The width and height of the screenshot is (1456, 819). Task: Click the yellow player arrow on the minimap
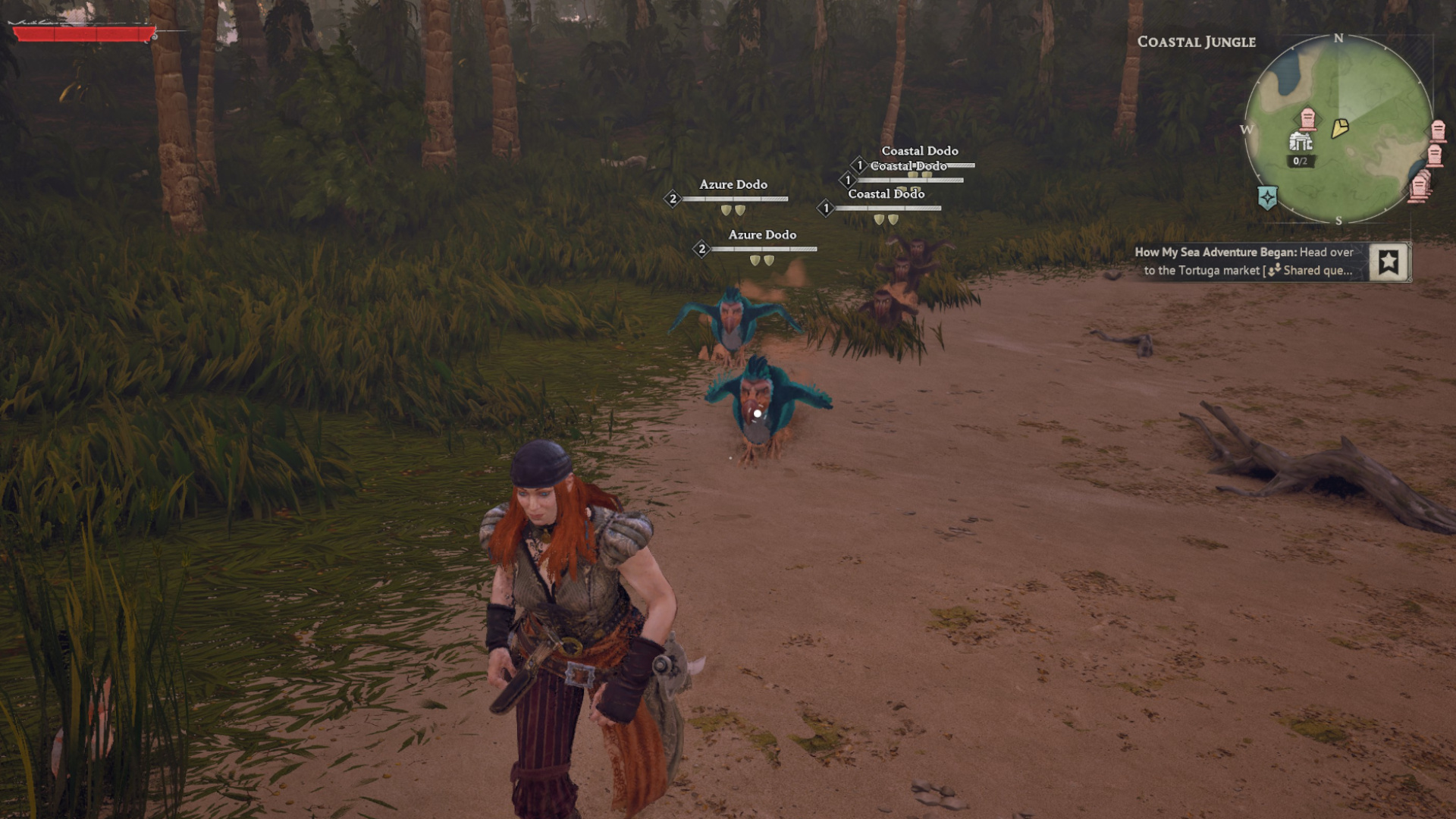point(1340,127)
